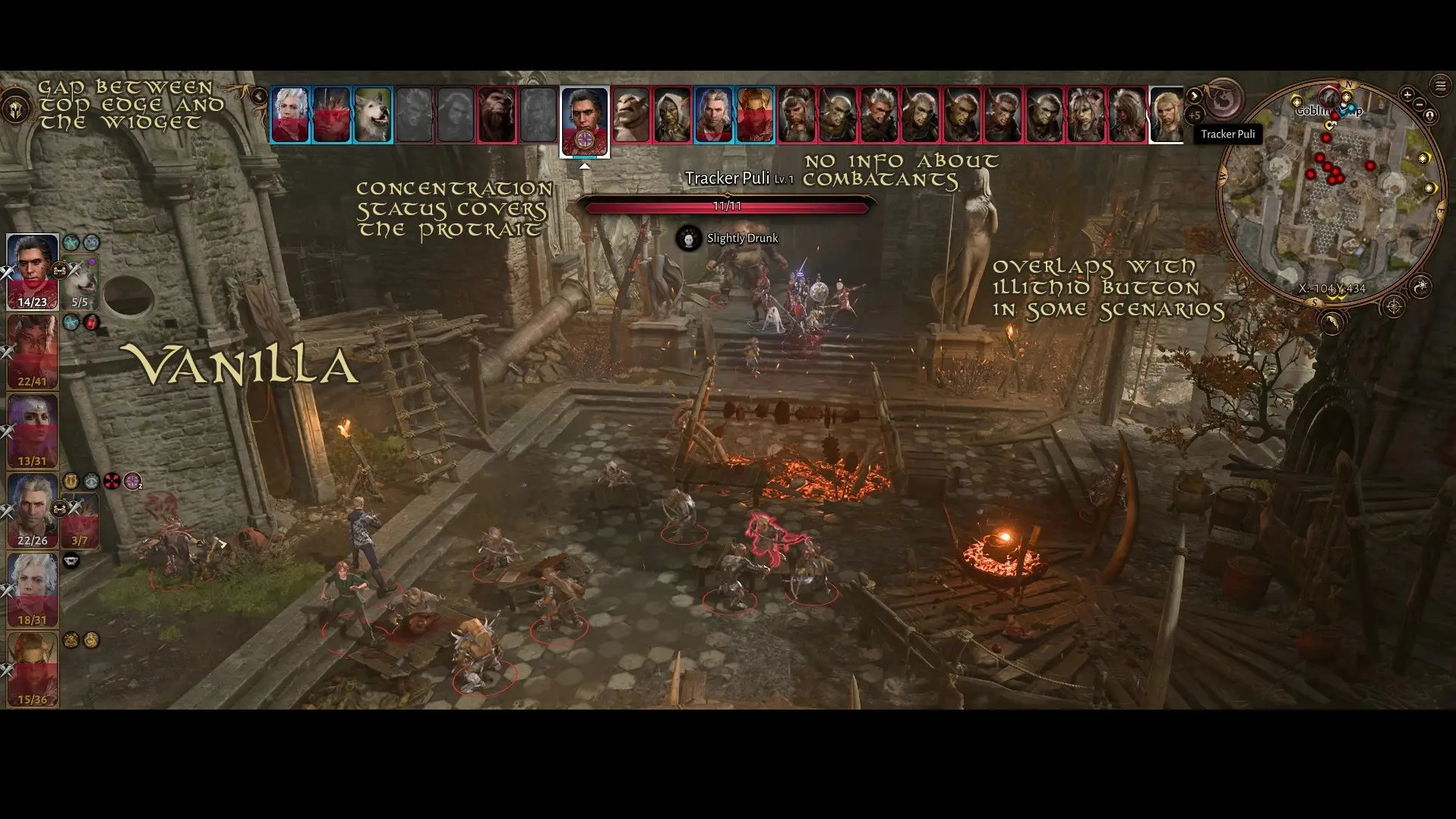
Task: Enable the twin spell status icons on top portrait
Action: [x=82, y=242]
